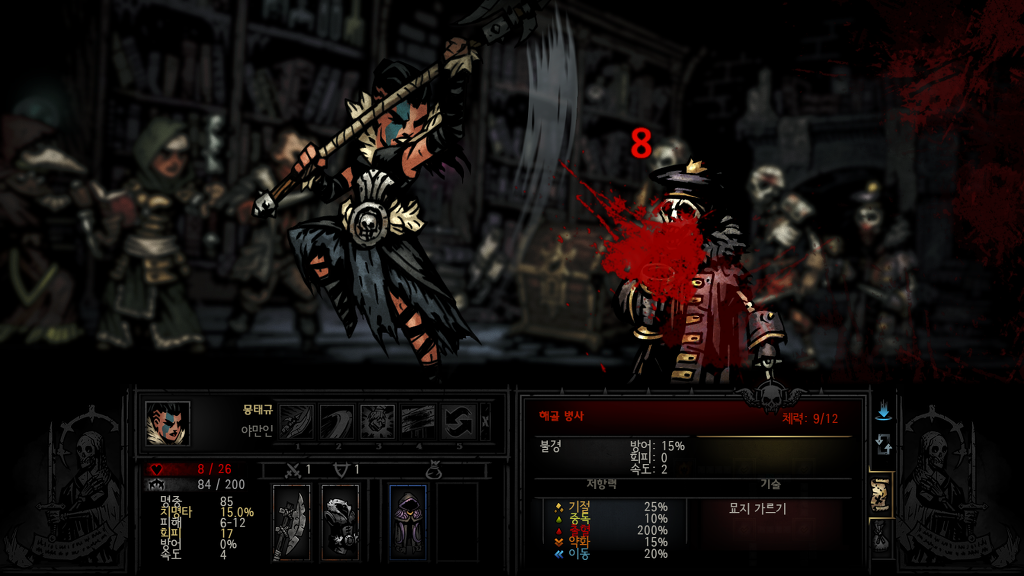Viewport: 1024px width, 576px height.
Task: Open the inventory bag tab
Action: (881, 538)
